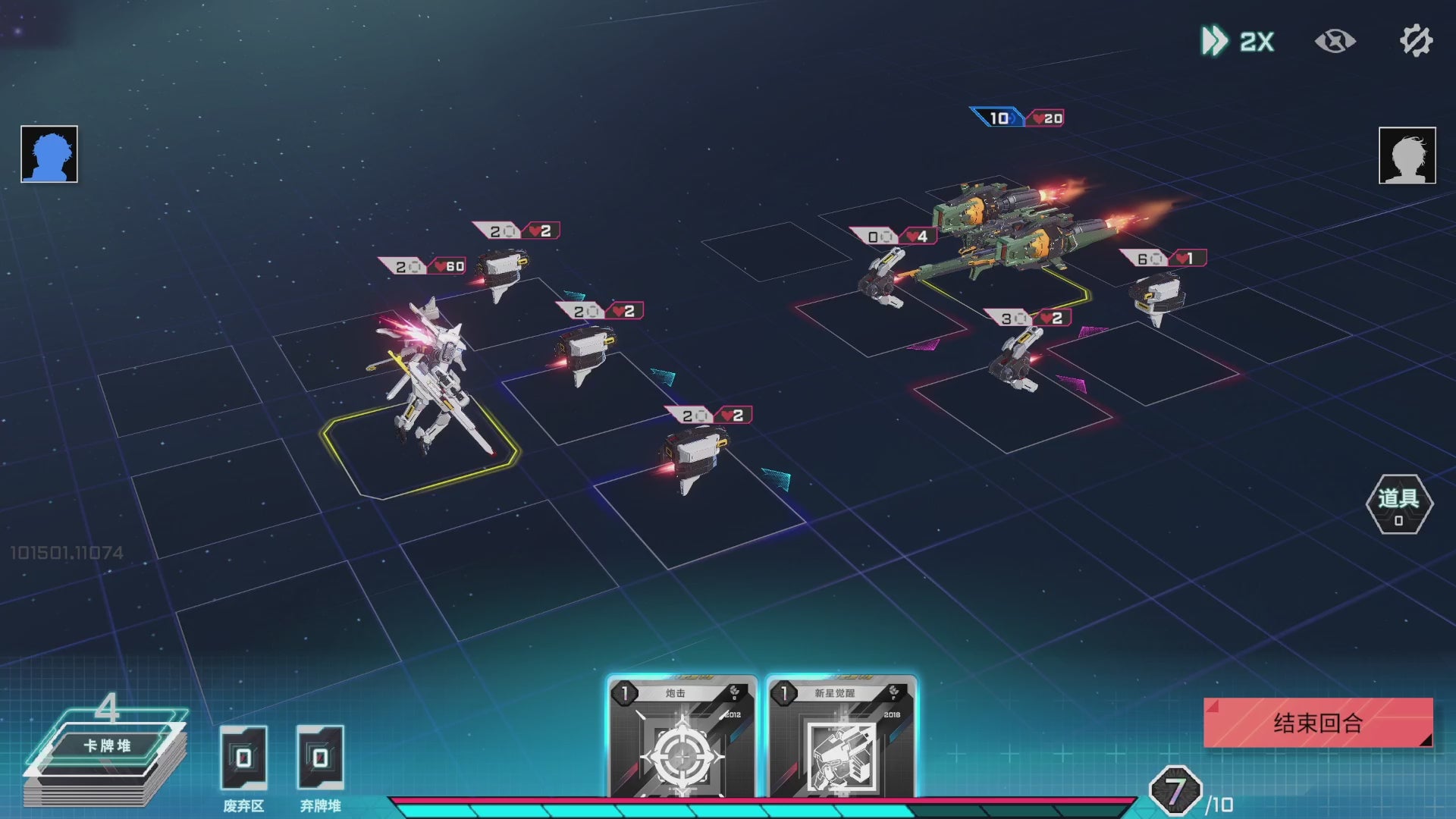View the 废弃区 exile pile
Image resolution: width=1456 pixels, height=819 pixels.
click(x=243, y=758)
